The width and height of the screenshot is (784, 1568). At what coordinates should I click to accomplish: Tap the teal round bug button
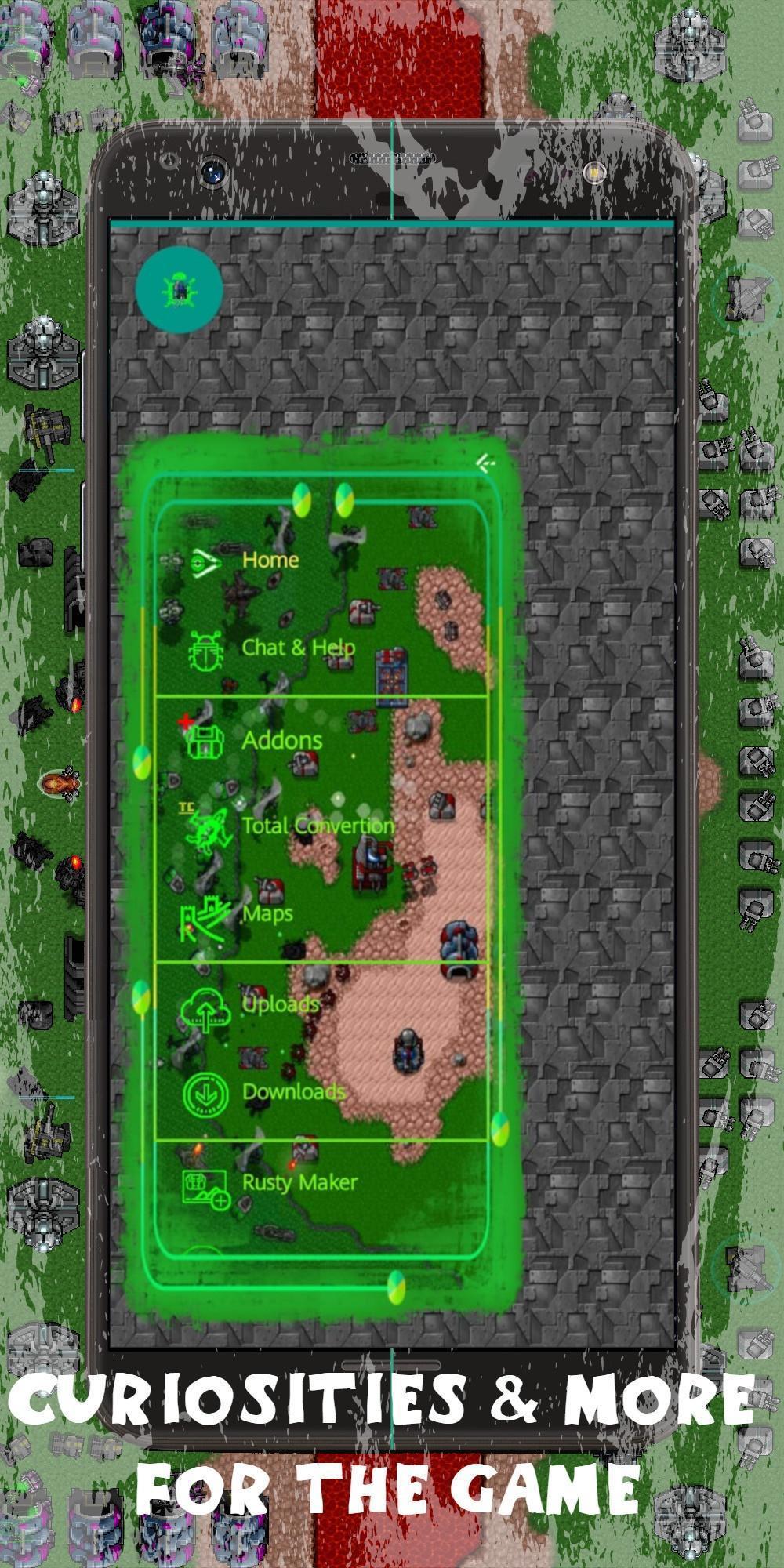coord(180,290)
